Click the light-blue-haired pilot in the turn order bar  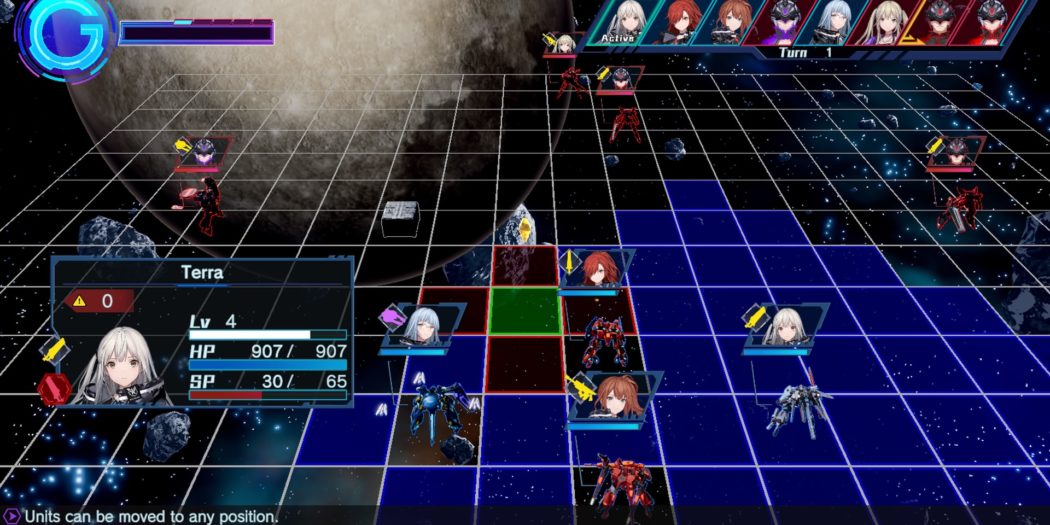[834, 22]
